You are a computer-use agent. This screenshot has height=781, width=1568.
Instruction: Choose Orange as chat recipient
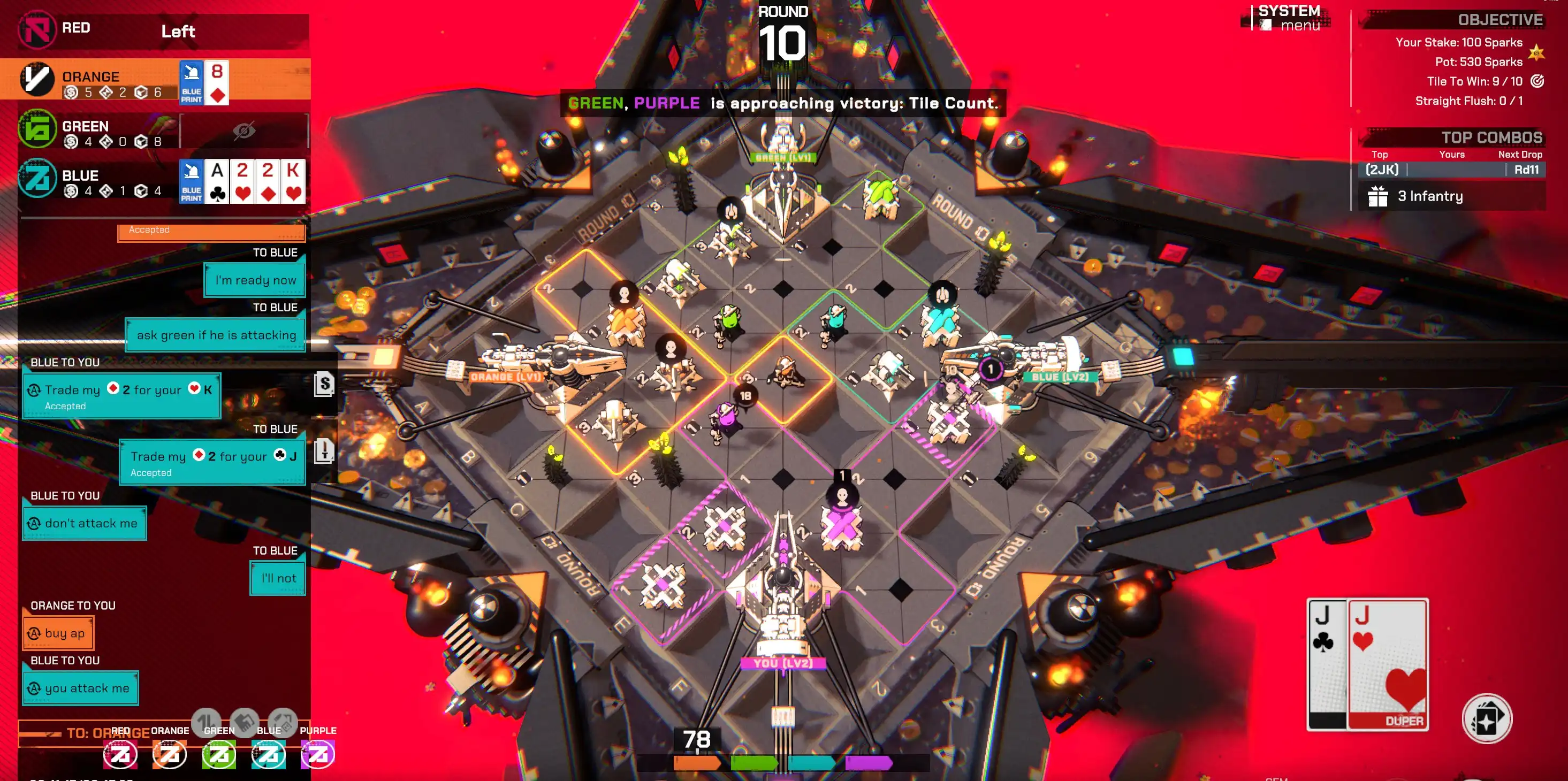click(170, 754)
